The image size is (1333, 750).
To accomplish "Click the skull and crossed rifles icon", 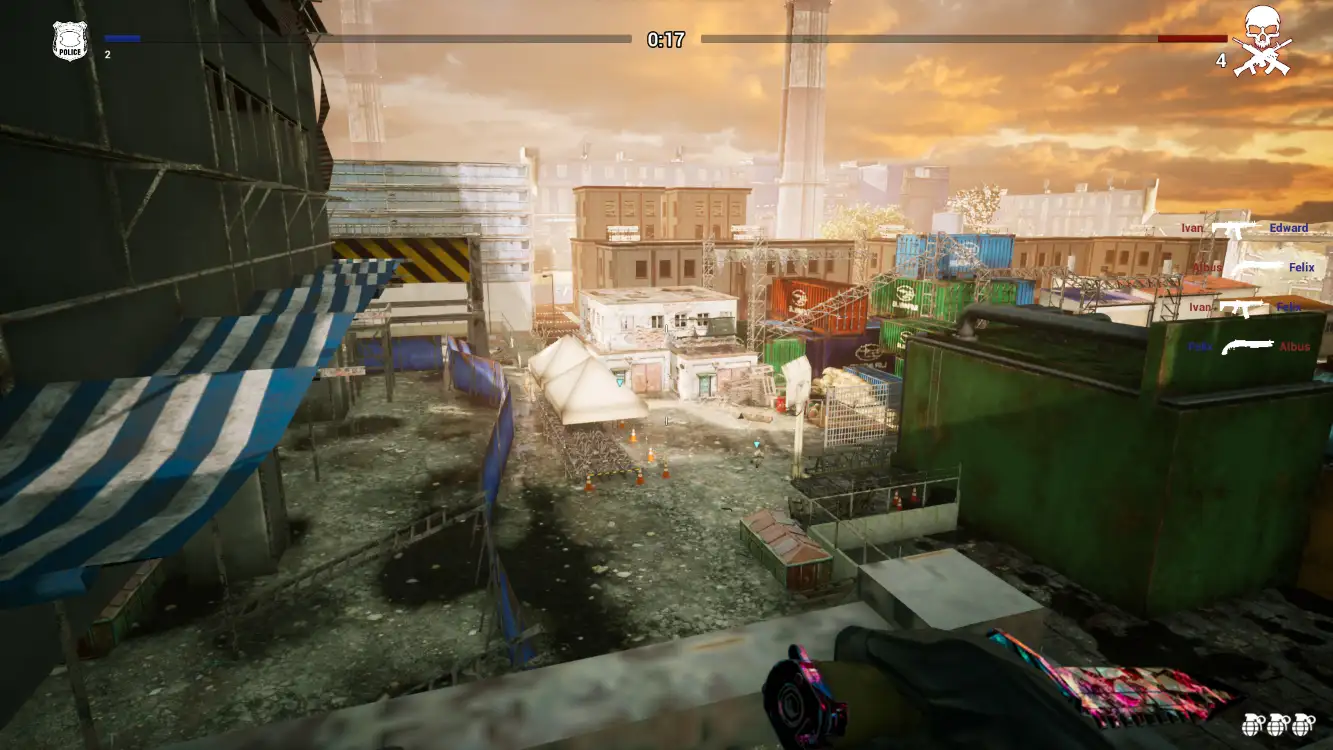I will point(1262,40).
